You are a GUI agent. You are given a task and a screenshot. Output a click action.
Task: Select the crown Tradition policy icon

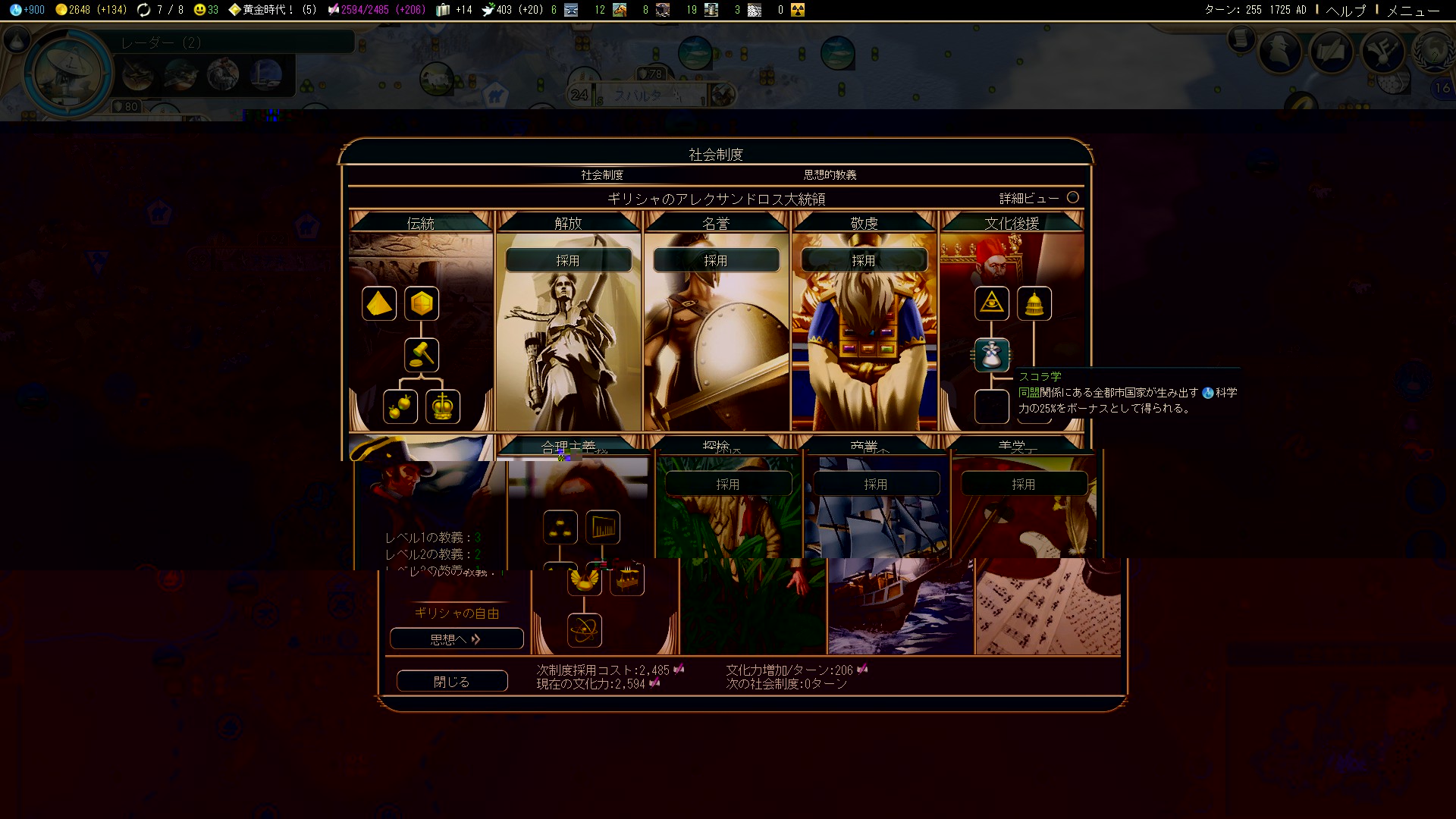pos(443,406)
